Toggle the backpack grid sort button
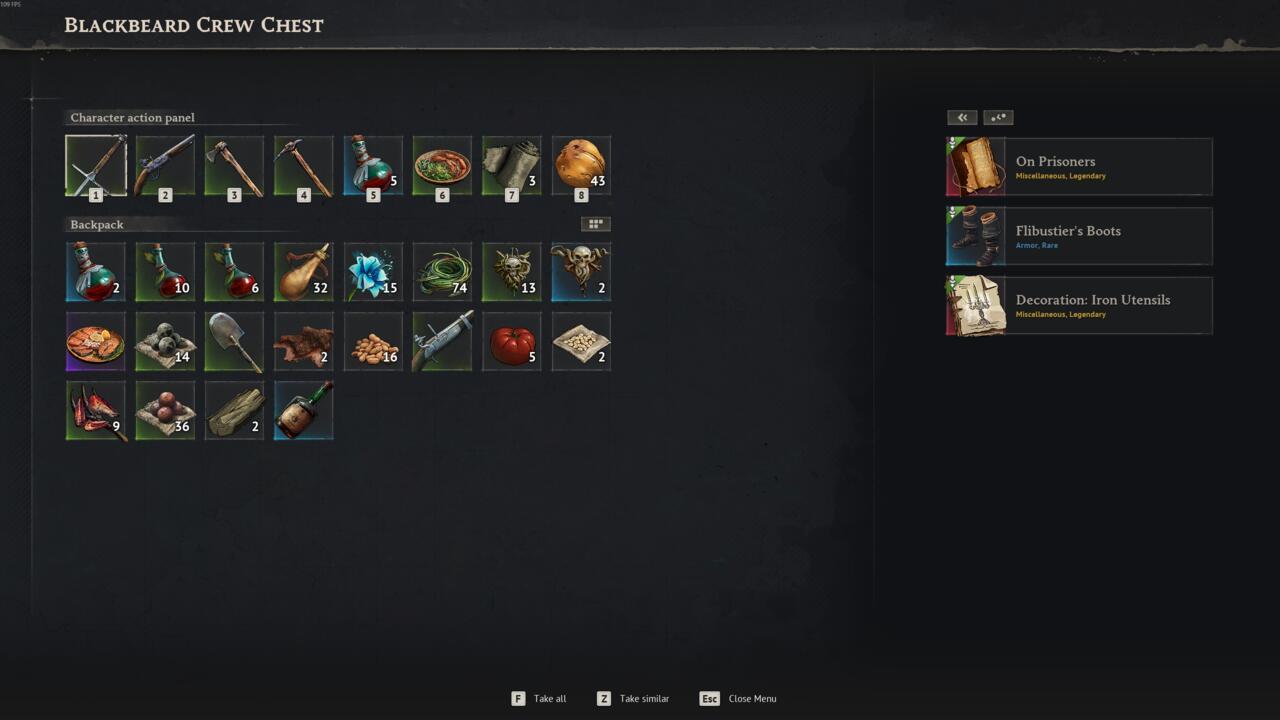The image size is (1280, 720). click(595, 224)
